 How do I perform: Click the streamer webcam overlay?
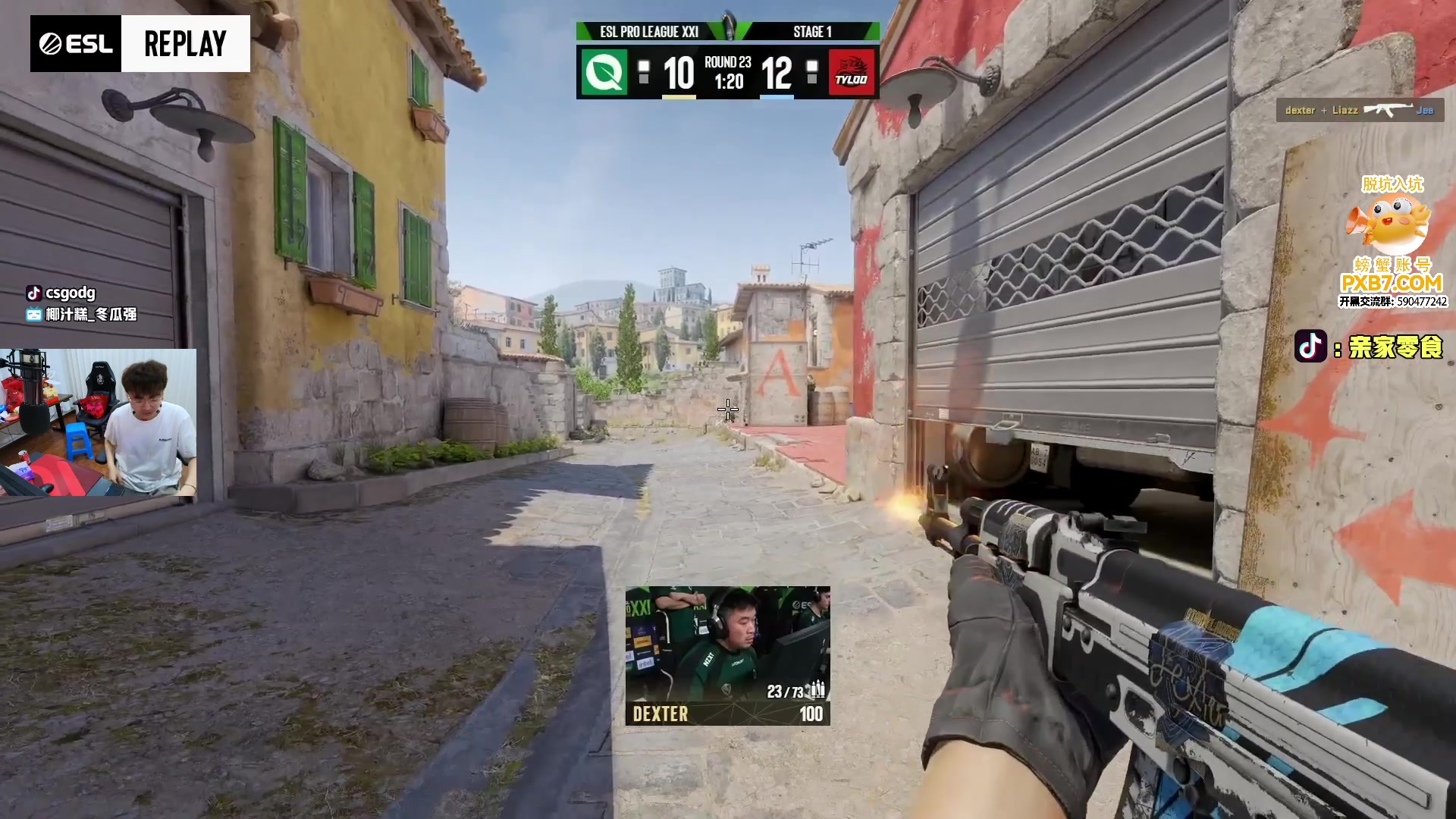click(99, 422)
